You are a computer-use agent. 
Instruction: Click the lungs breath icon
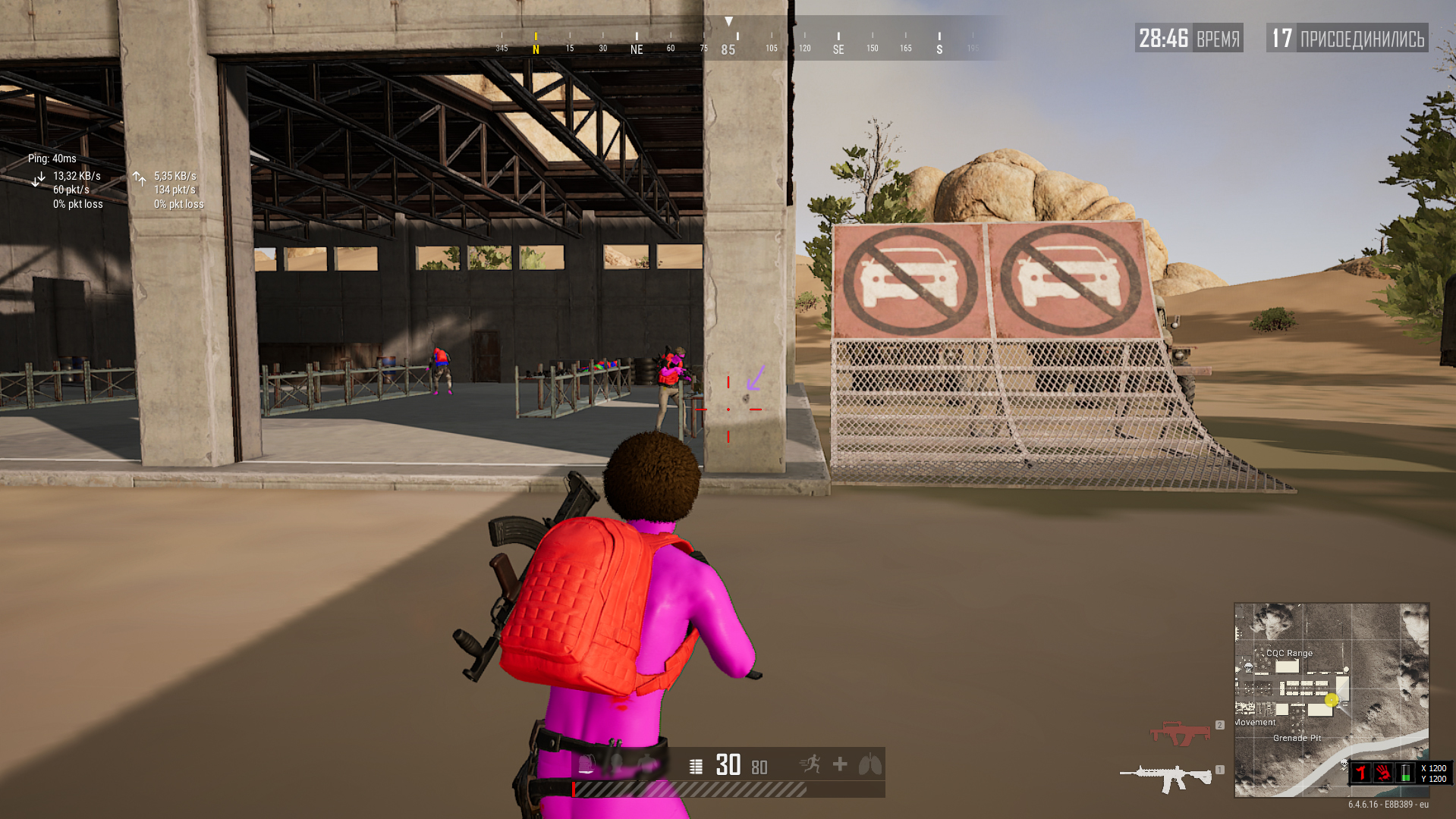(x=870, y=764)
